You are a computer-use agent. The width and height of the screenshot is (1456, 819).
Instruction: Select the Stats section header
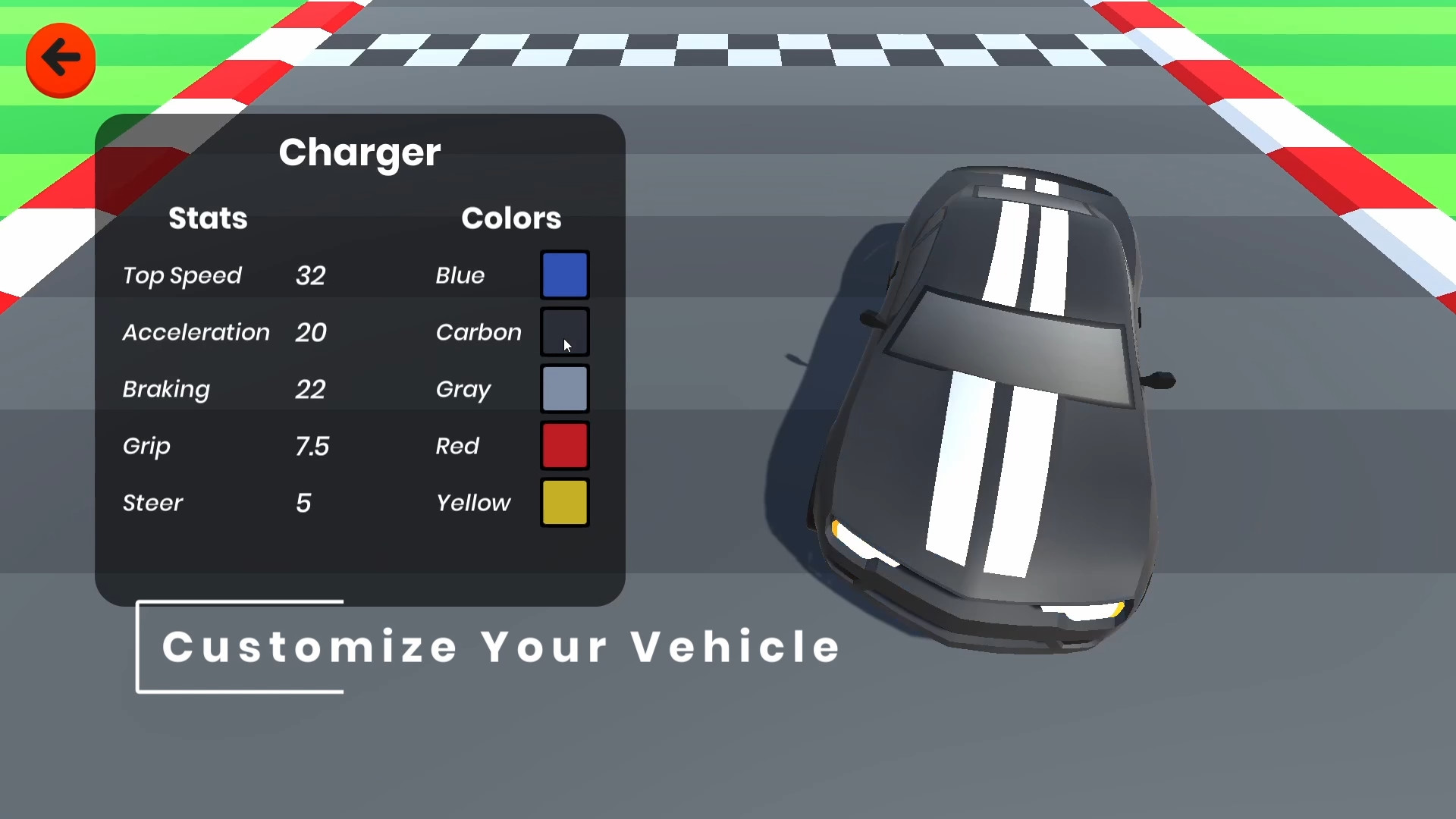[x=207, y=218]
